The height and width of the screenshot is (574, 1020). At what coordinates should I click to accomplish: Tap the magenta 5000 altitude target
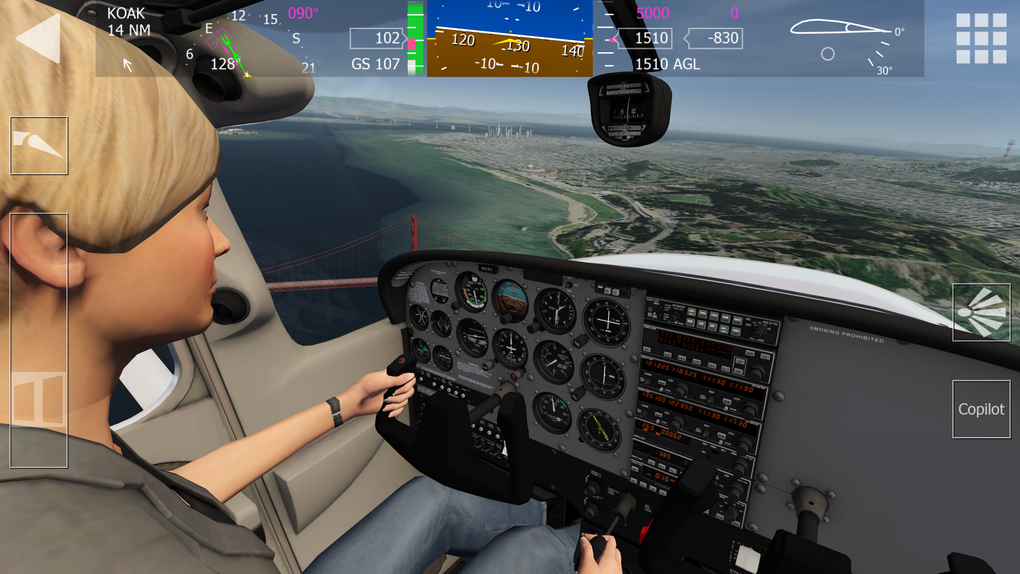click(652, 13)
